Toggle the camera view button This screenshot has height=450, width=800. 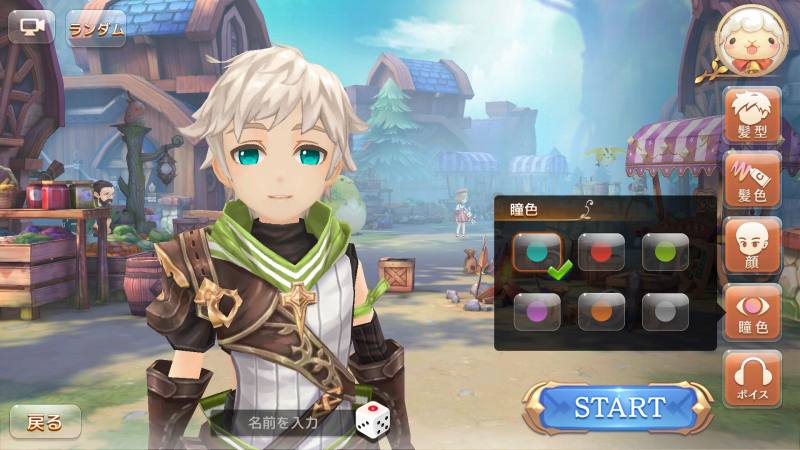click(31, 27)
